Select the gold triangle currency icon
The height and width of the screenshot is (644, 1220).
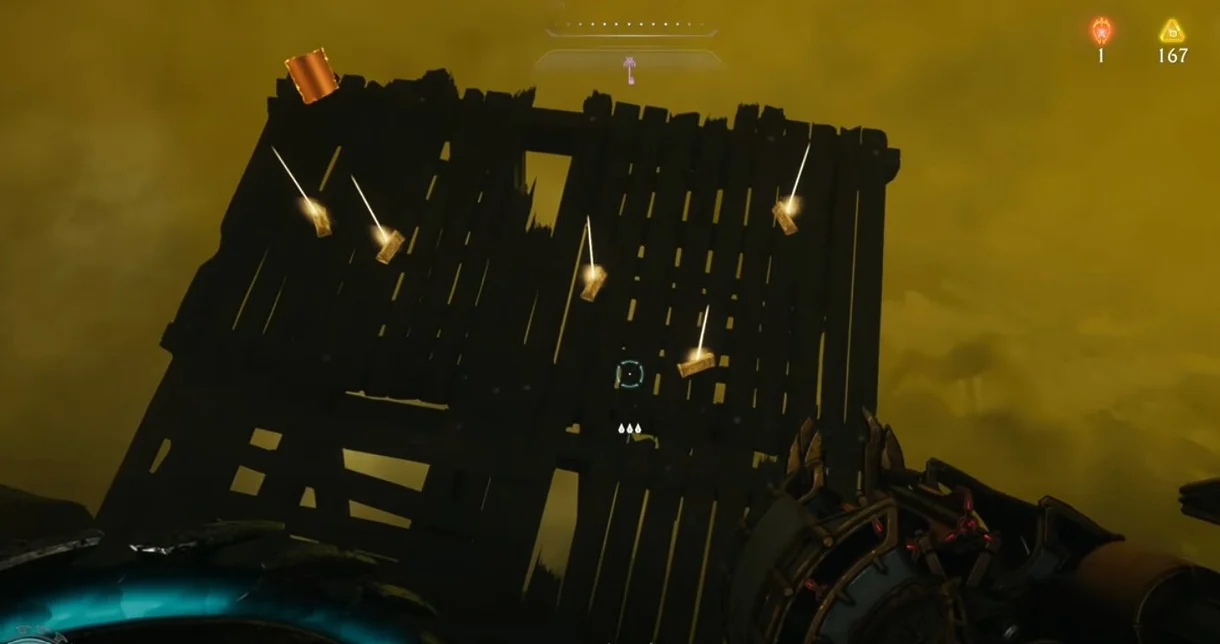1172,31
